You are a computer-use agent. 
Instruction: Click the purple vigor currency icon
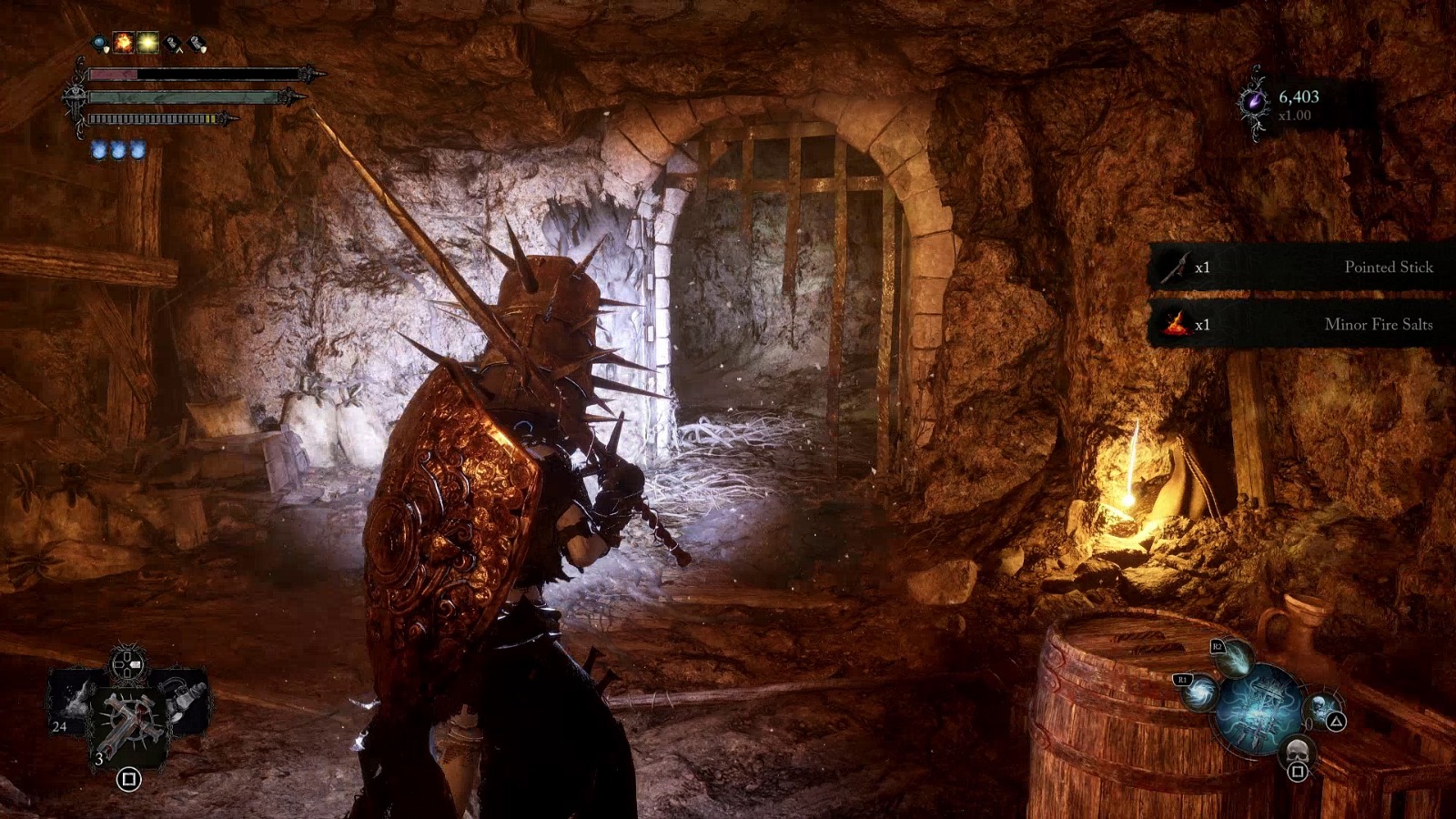point(1255,102)
